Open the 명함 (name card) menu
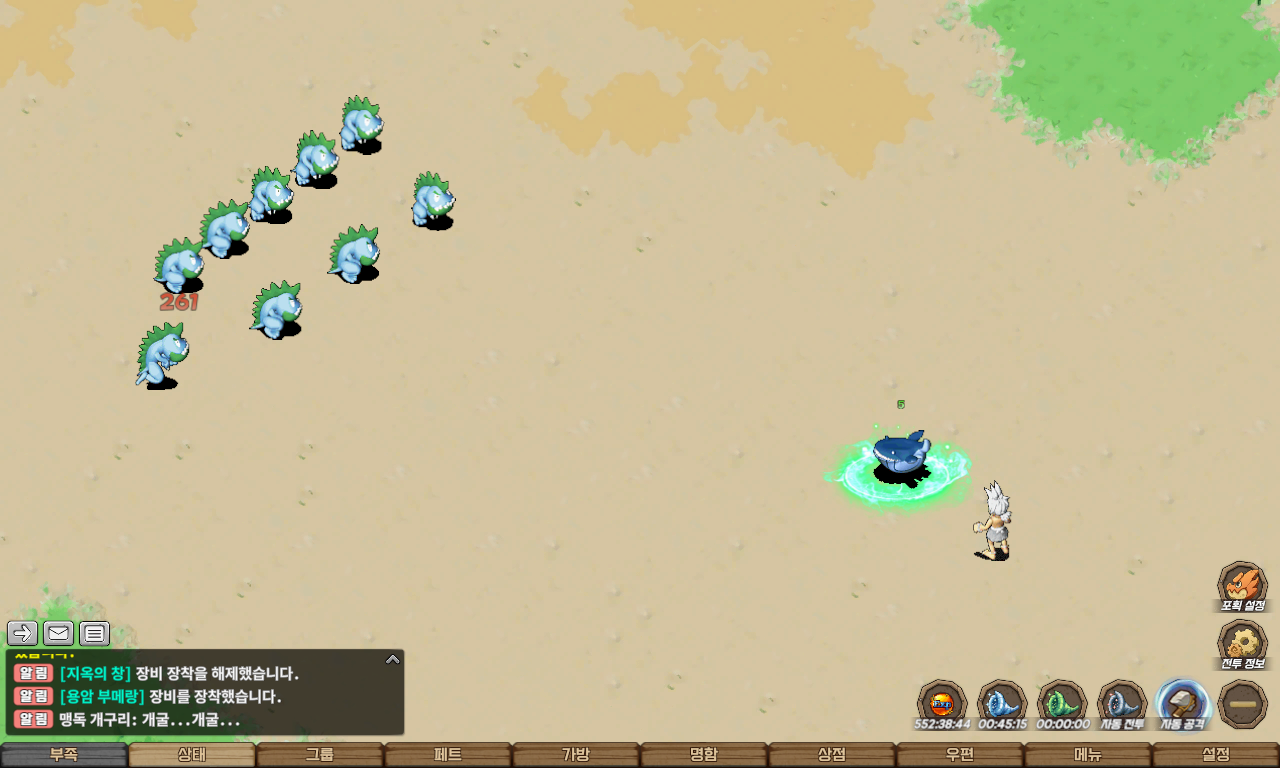Viewport: 1280px width, 768px height. pos(704,755)
